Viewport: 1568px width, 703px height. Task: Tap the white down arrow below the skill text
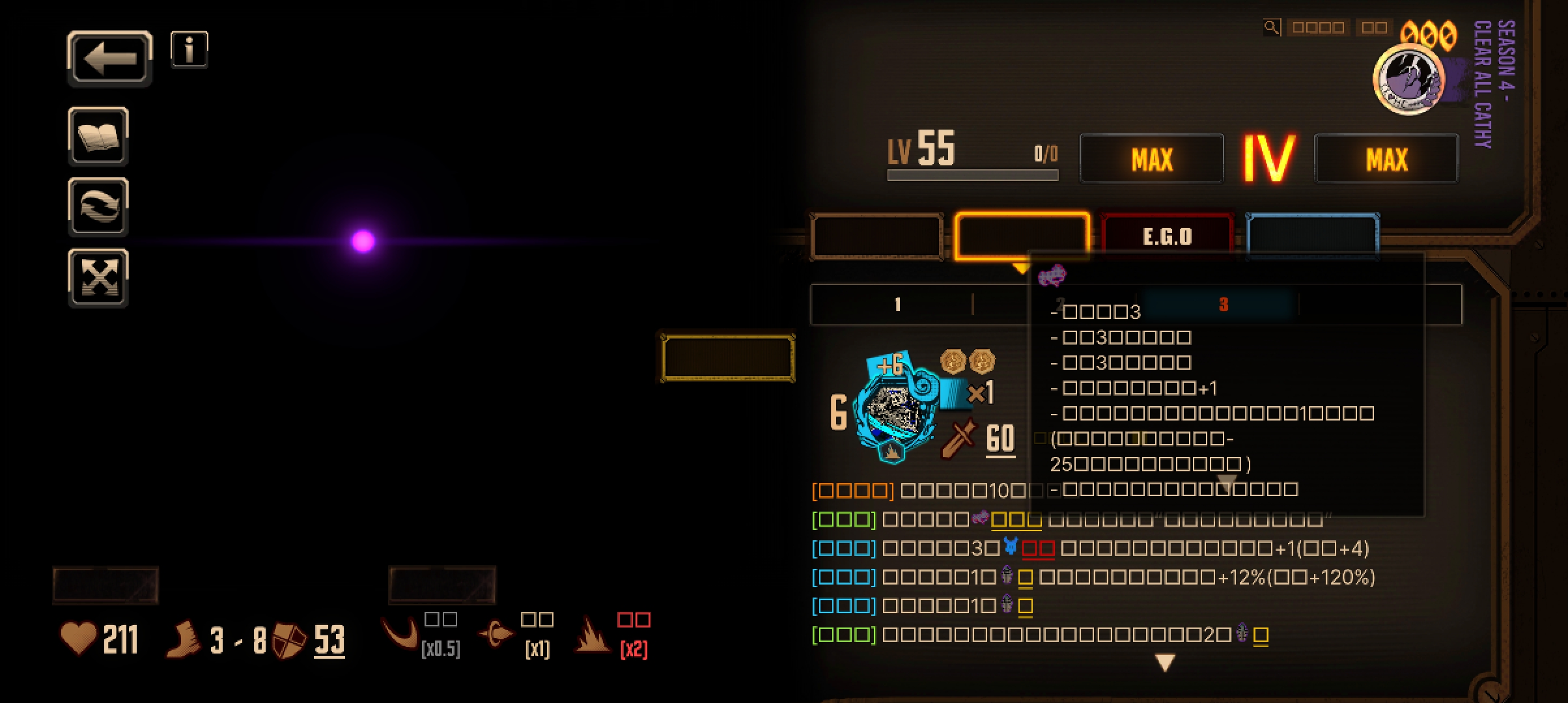click(1165, 663)
